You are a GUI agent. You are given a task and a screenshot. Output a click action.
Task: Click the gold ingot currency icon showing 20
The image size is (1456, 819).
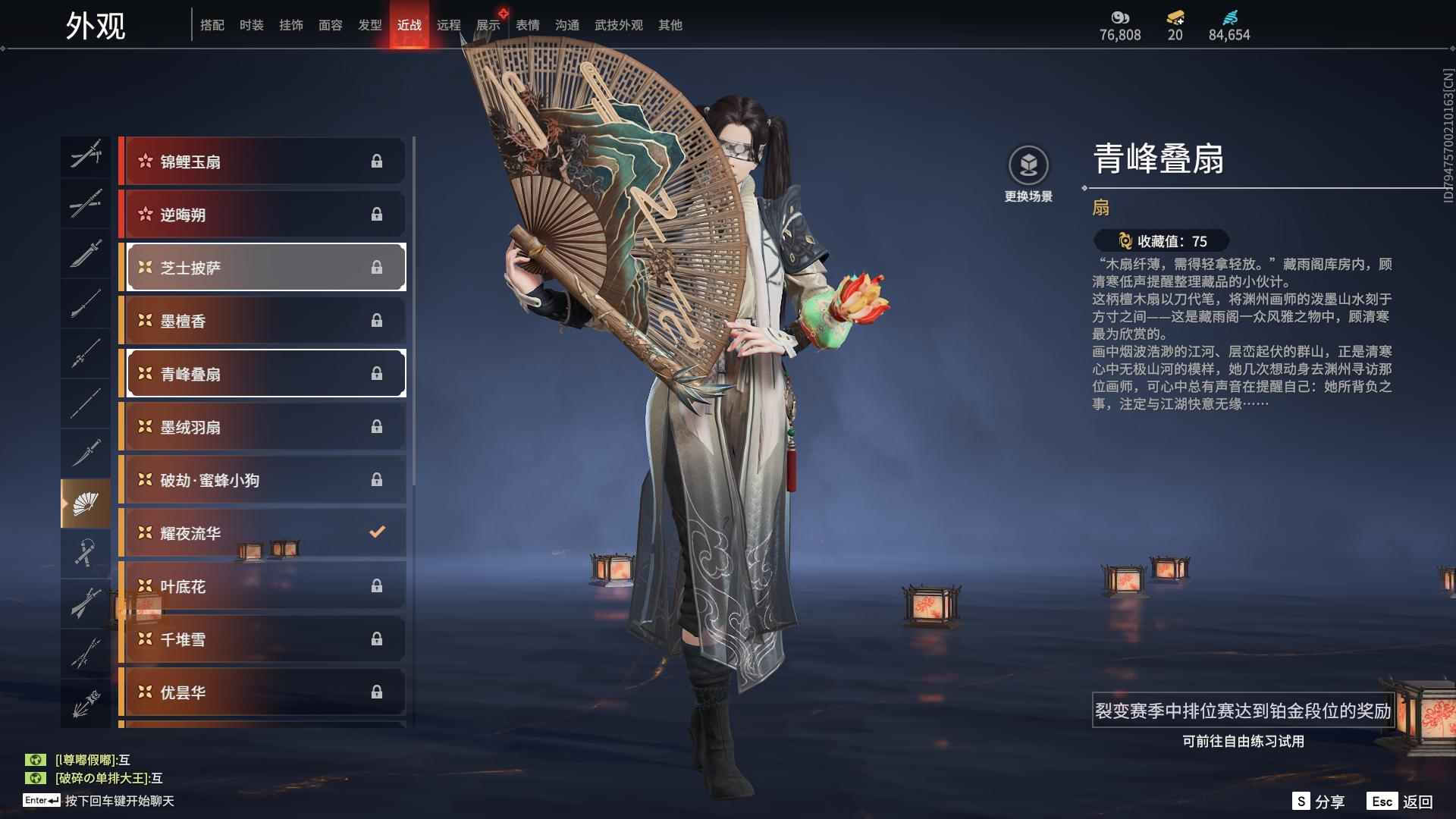coord(1172,17)
